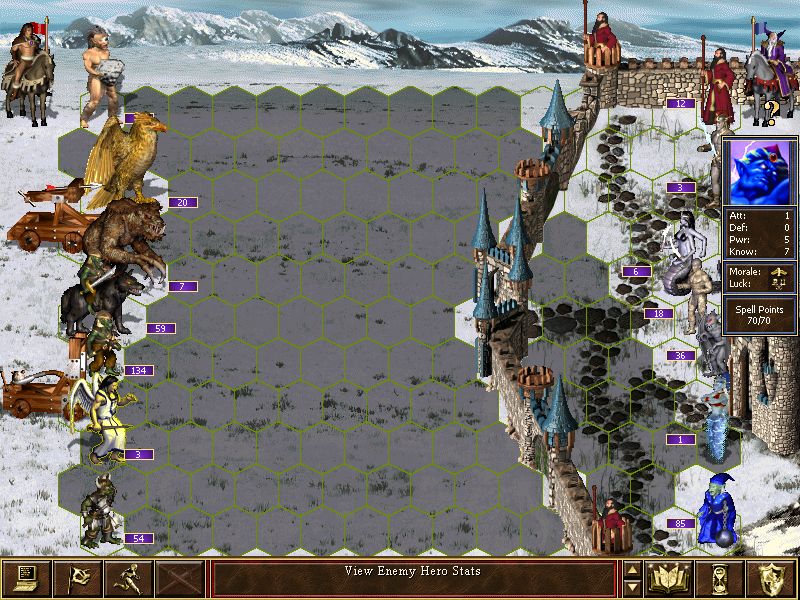Click the combat log message bar
The width and height of the screenshot is (800, 600).
point(413,578)
